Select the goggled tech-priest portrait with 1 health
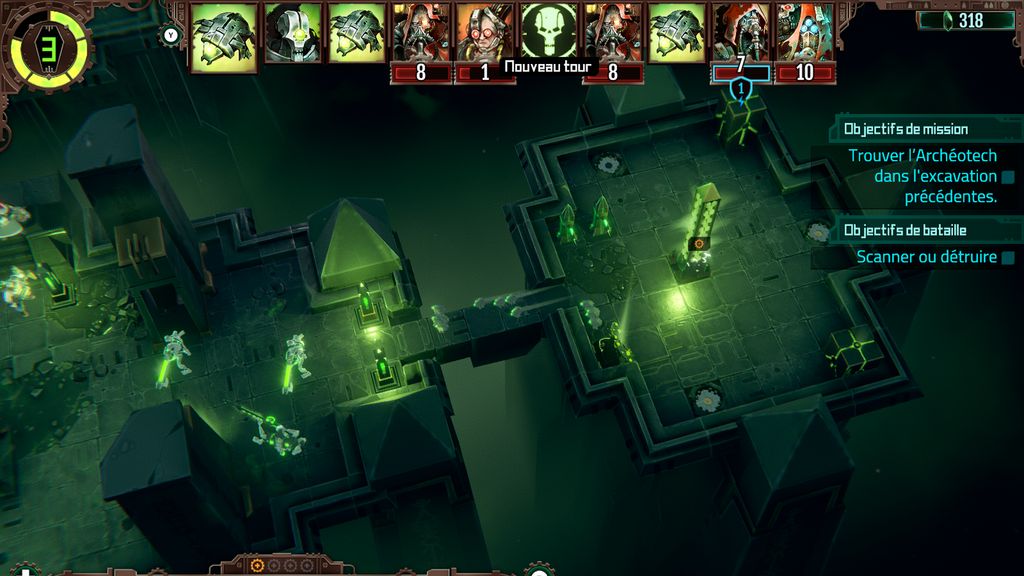 (x=485, y=32)
